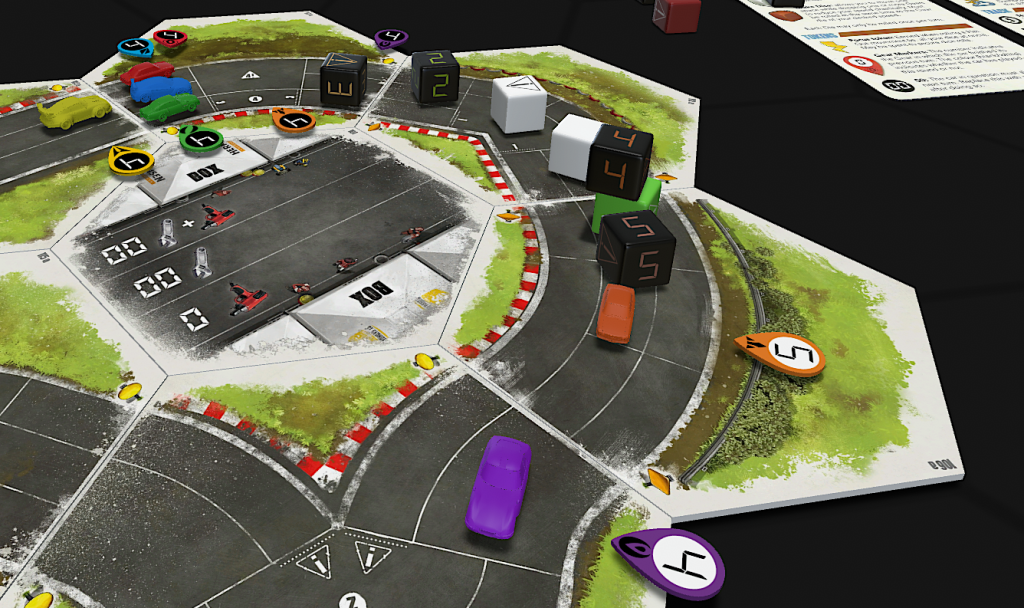Choose the blue race car
The width and height of the screenshot is (1024, 608).
[160, 89]
